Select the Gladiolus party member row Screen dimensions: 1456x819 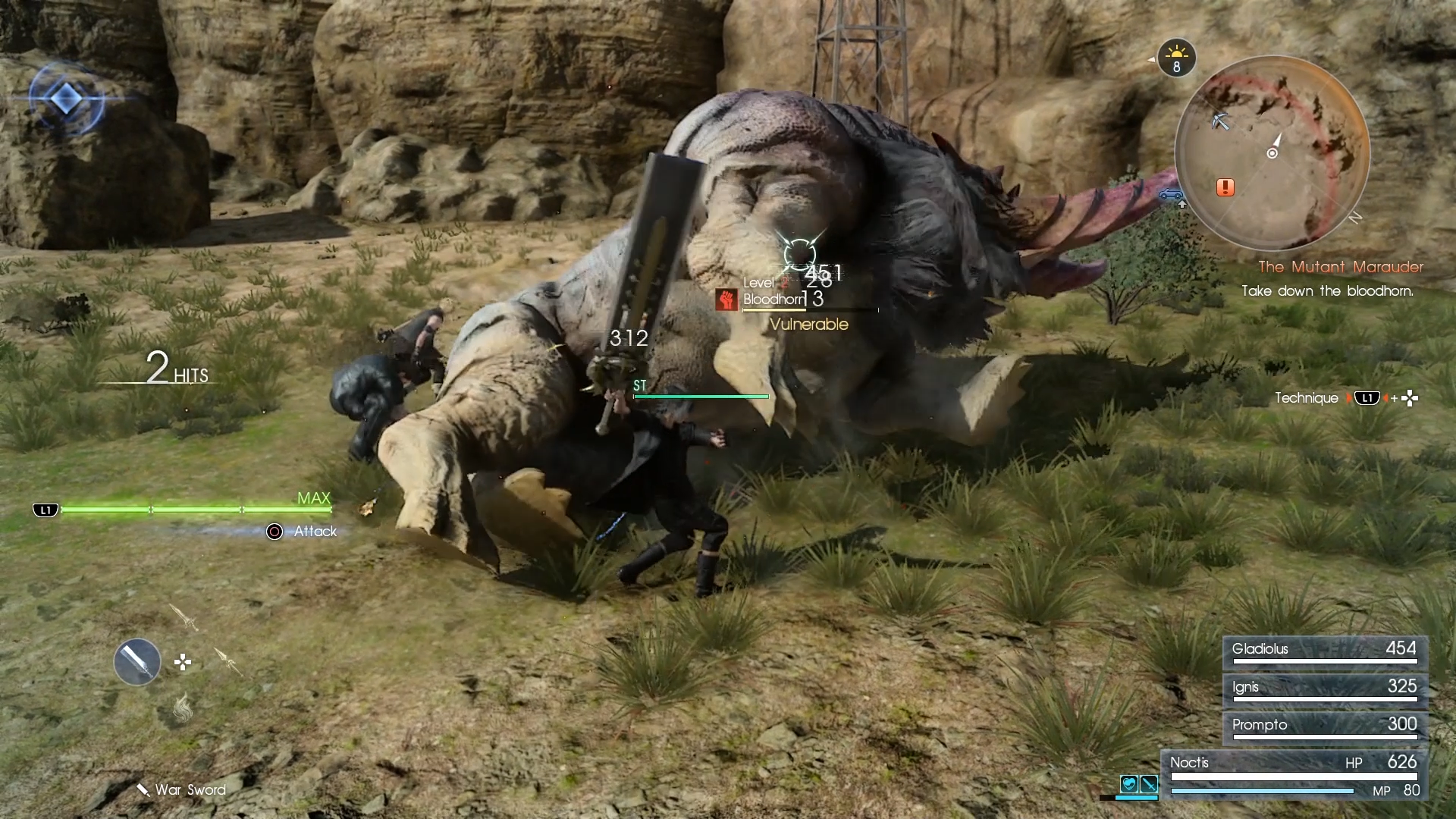click(x=1324, y=651)
